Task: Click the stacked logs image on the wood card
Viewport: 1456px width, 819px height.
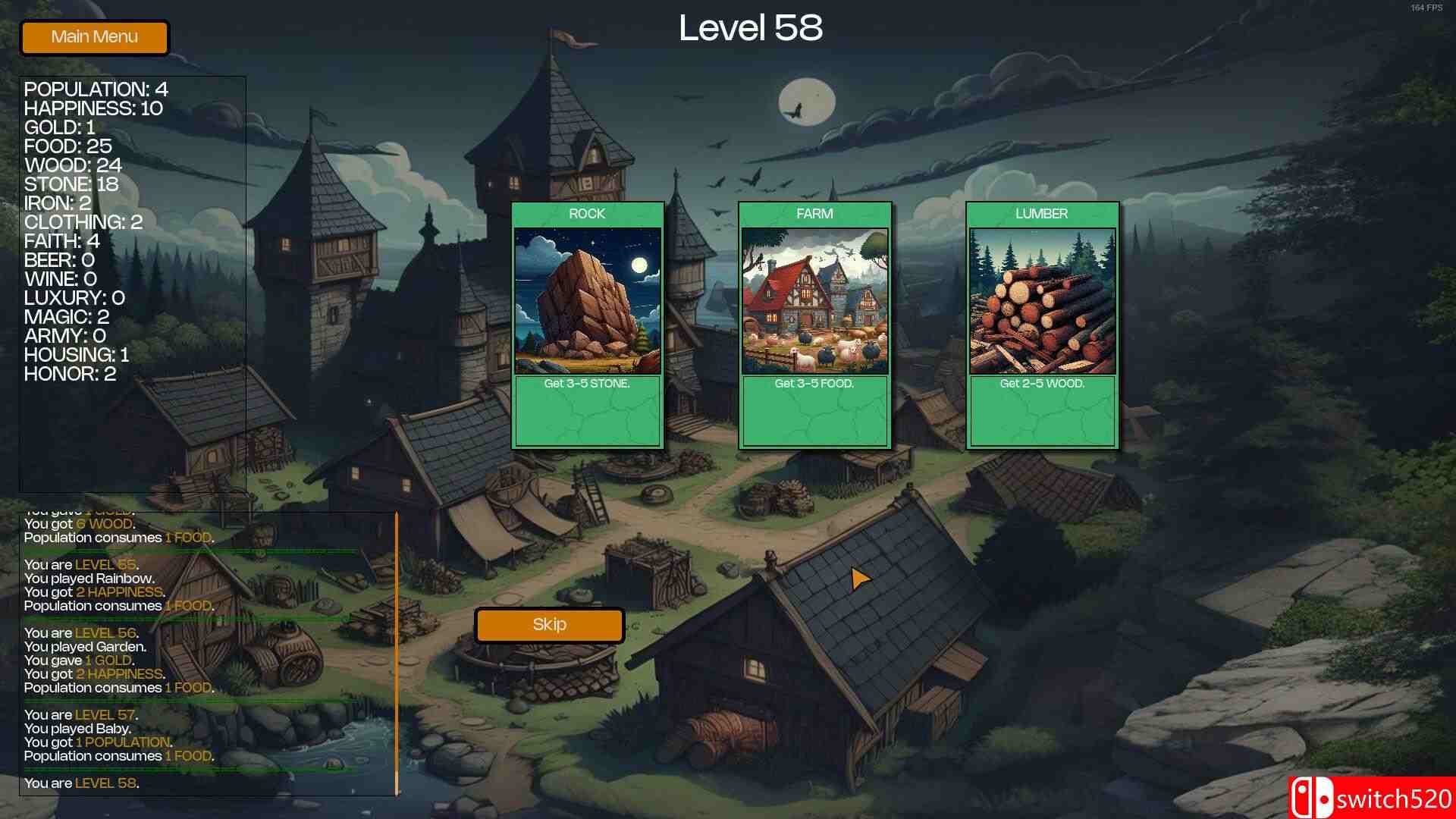Action: (1042, 300)
